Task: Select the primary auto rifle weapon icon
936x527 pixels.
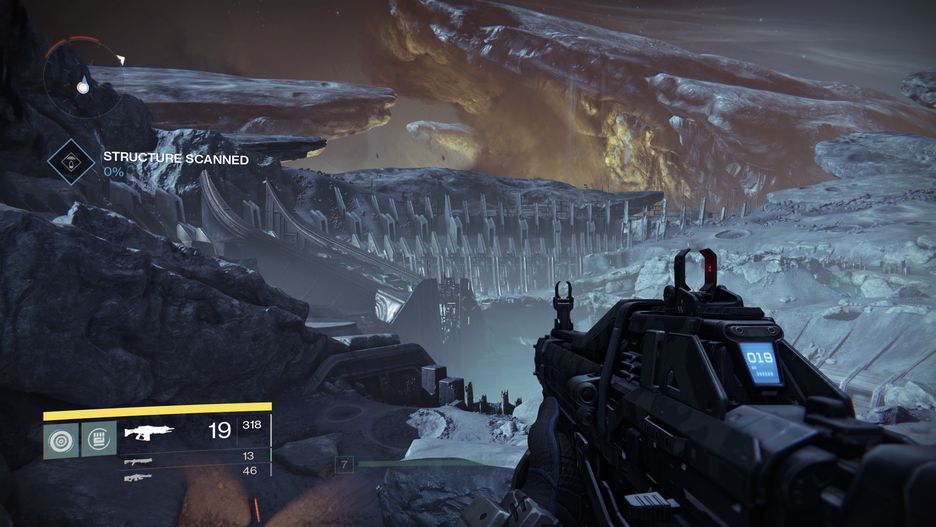Action: click(147, 433)
